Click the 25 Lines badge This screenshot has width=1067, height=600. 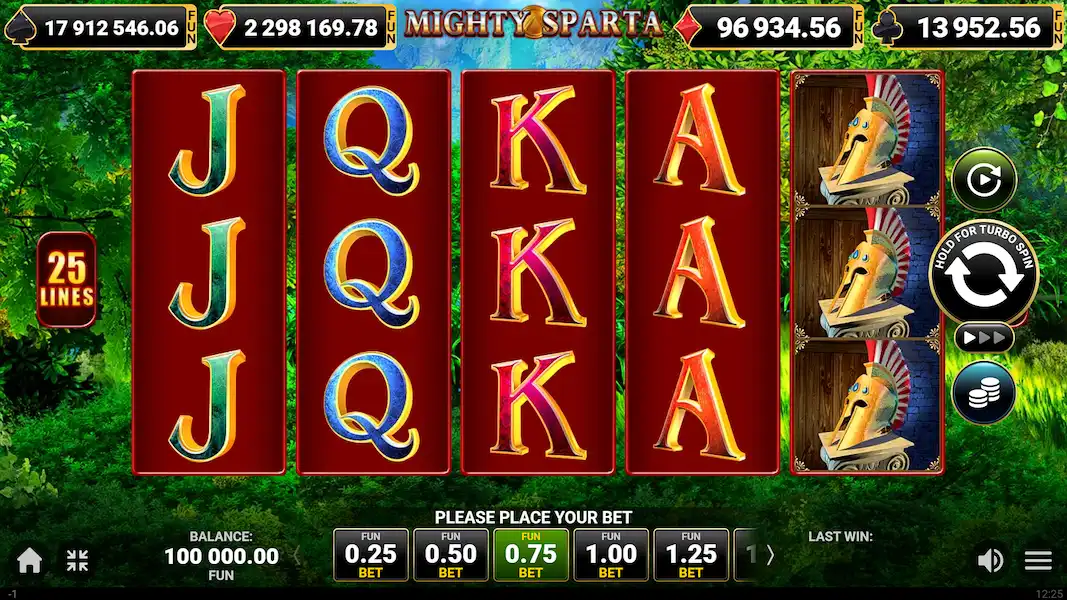click(x=68, y=280)
